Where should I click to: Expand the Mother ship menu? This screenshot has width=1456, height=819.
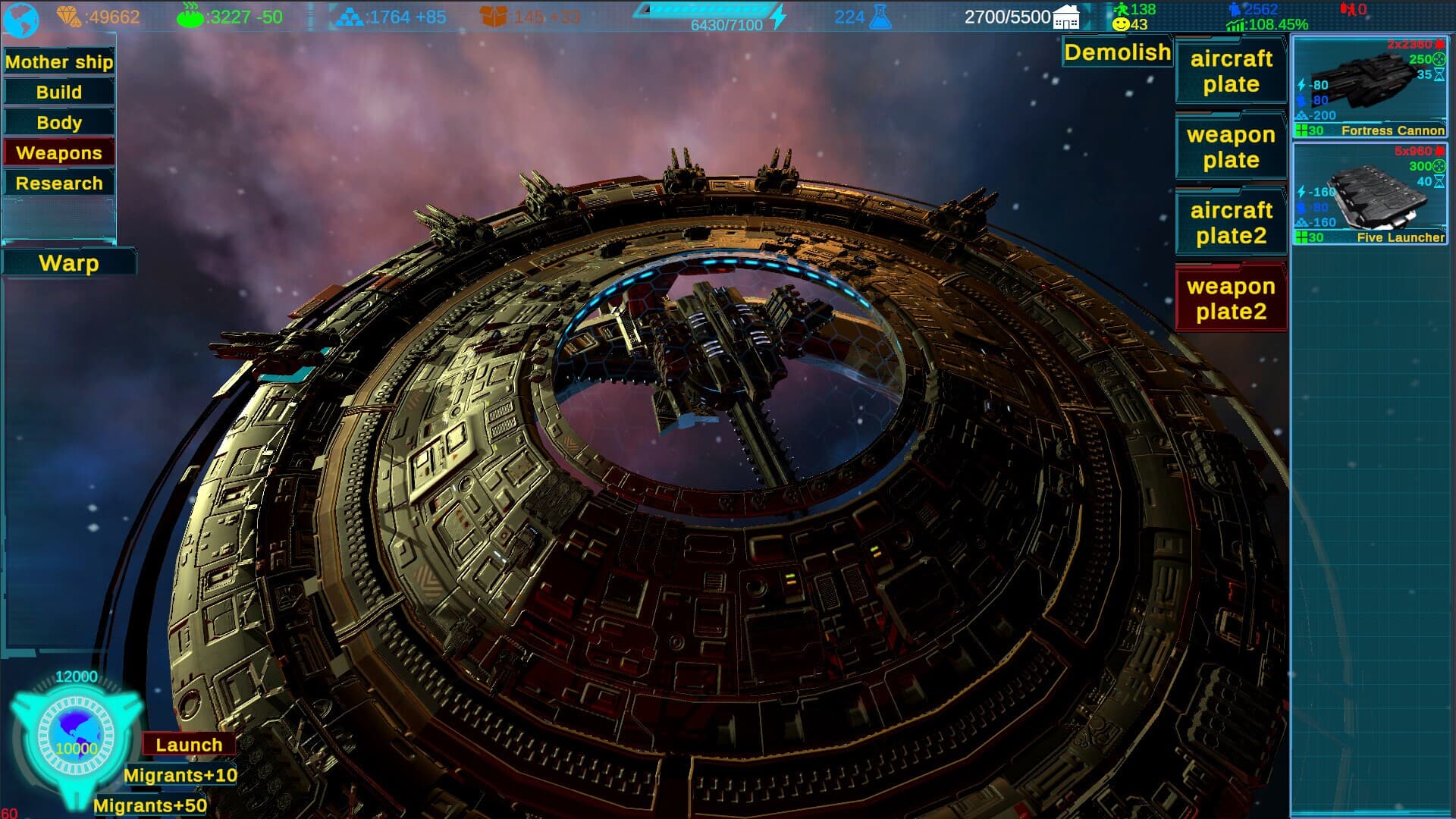[x=59, y=61]
